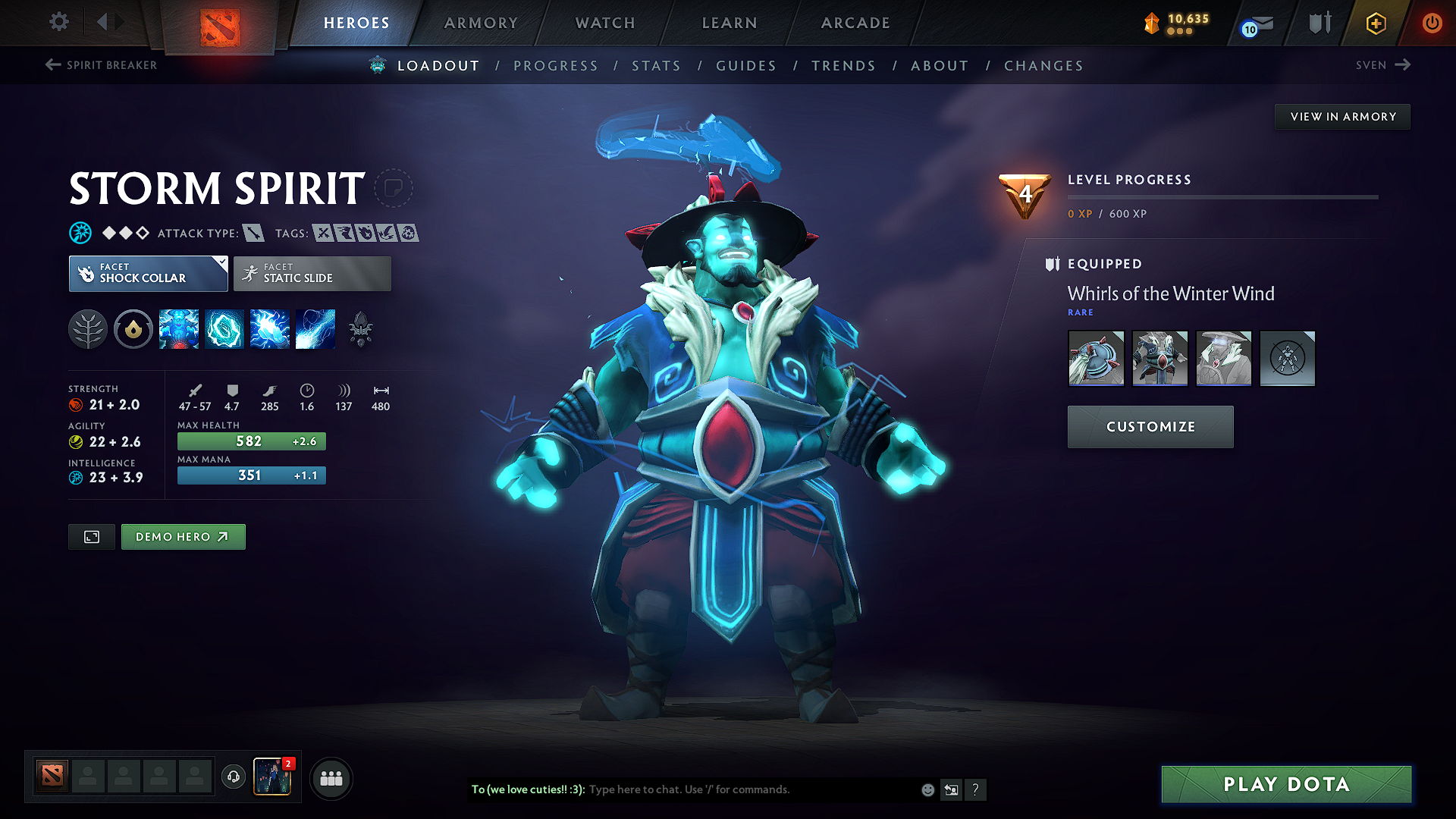Open the Armory menu

(x=481, y=23)
